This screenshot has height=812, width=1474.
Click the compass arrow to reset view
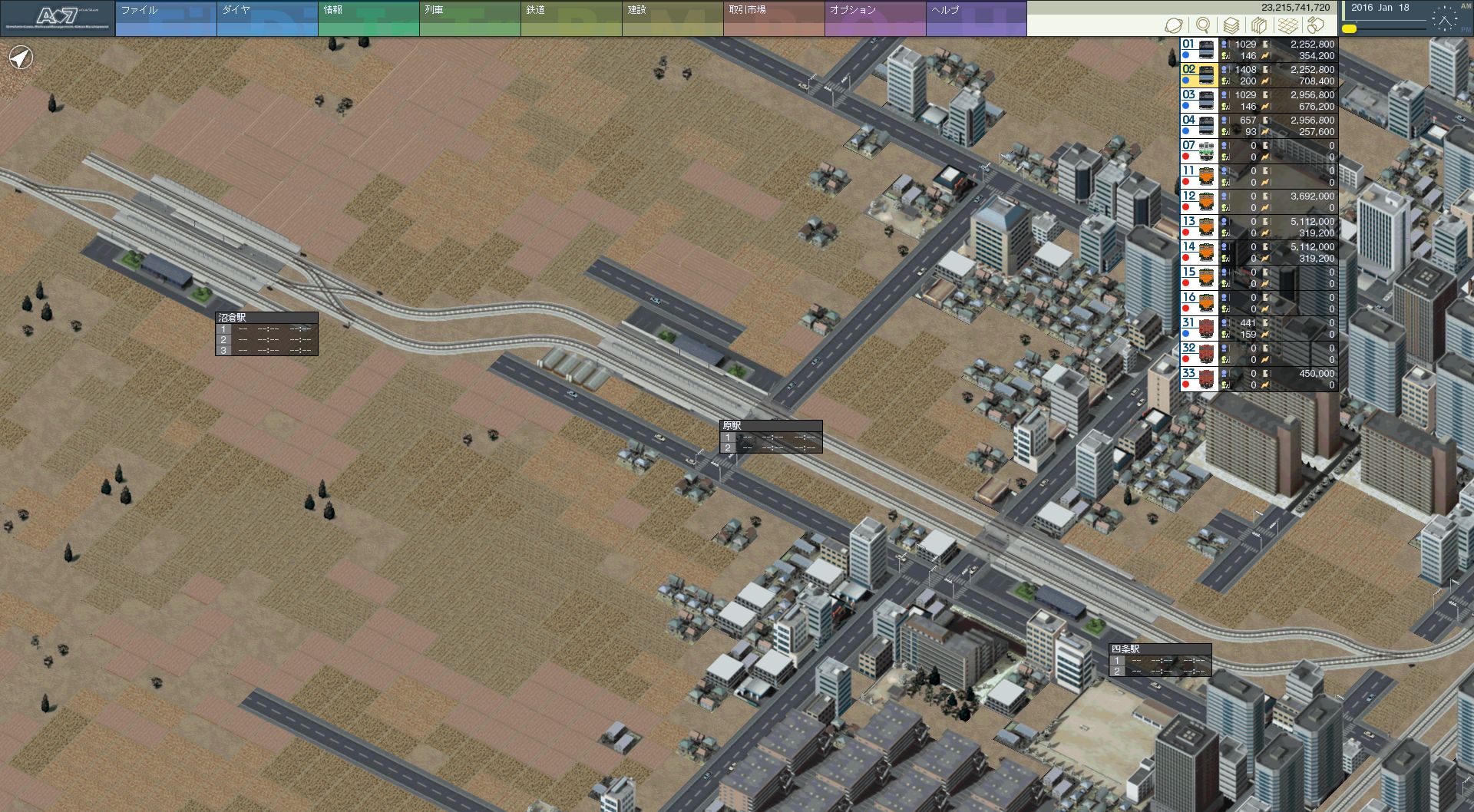click(21, 58)
